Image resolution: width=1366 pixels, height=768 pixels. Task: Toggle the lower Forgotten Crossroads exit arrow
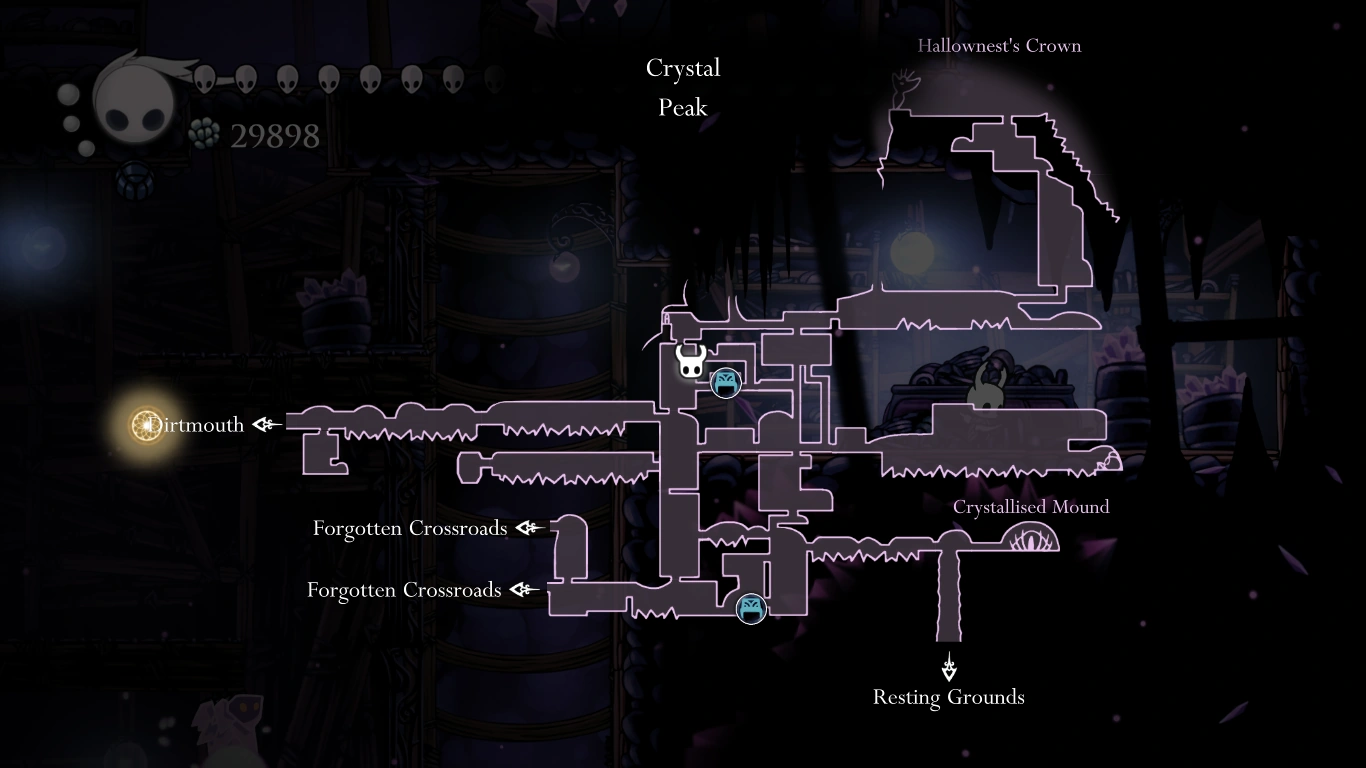click(x=522, y=590)
